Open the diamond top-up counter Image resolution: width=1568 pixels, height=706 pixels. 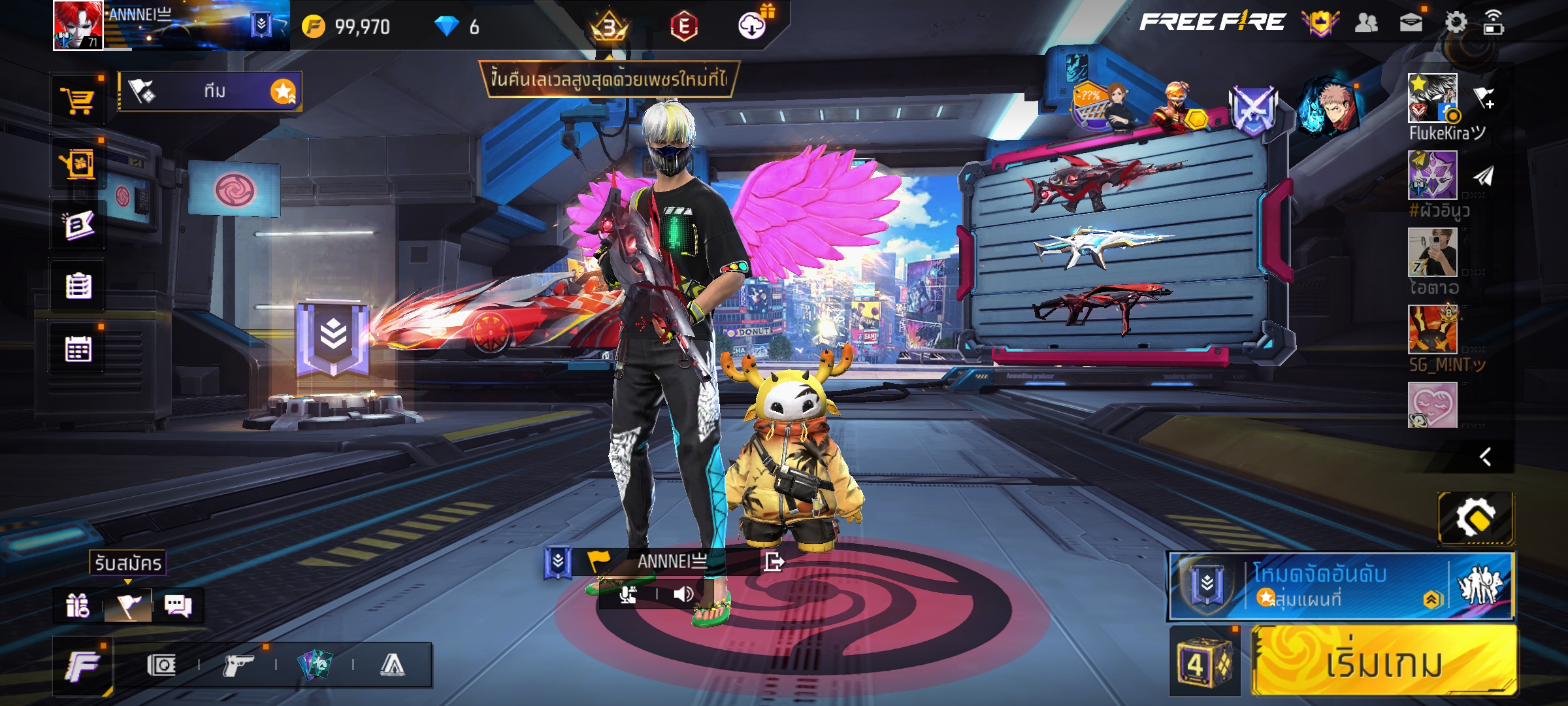(x=457, y=27)
